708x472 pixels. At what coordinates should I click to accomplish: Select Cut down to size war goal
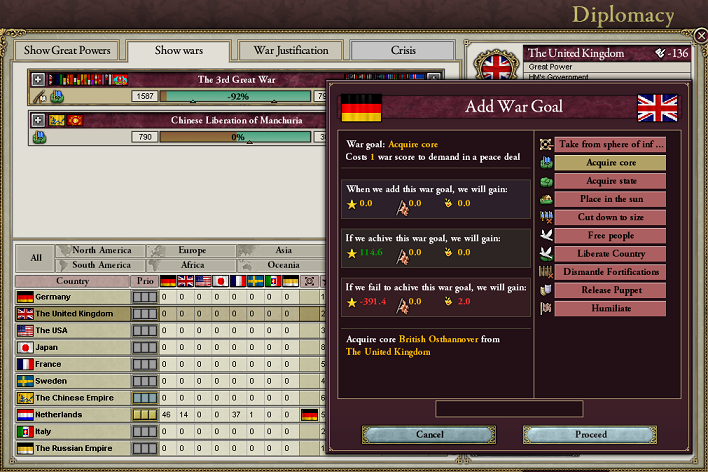click(x=610, y=217)
